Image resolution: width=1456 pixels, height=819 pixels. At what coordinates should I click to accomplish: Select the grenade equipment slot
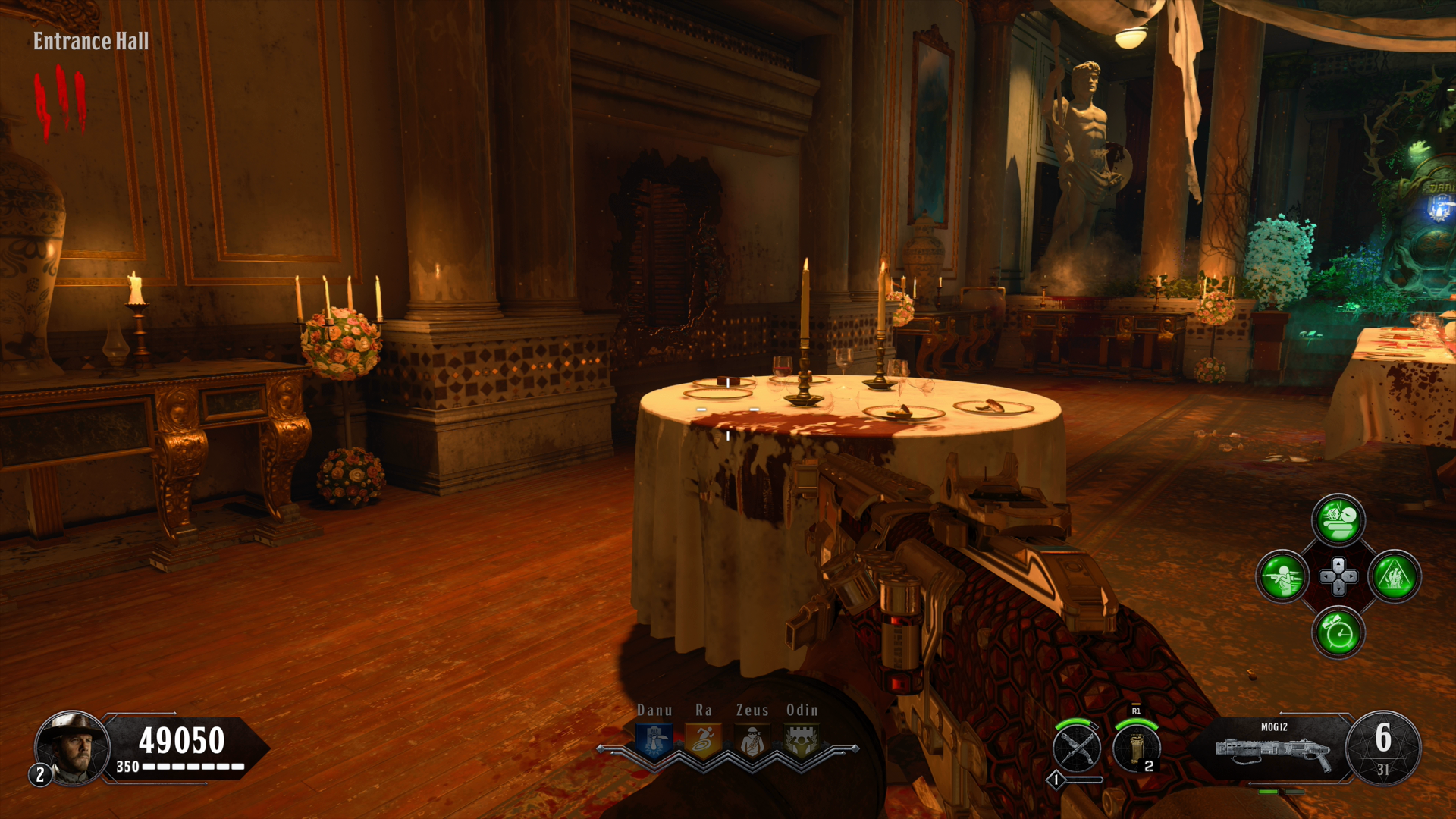pos(1136,748)
